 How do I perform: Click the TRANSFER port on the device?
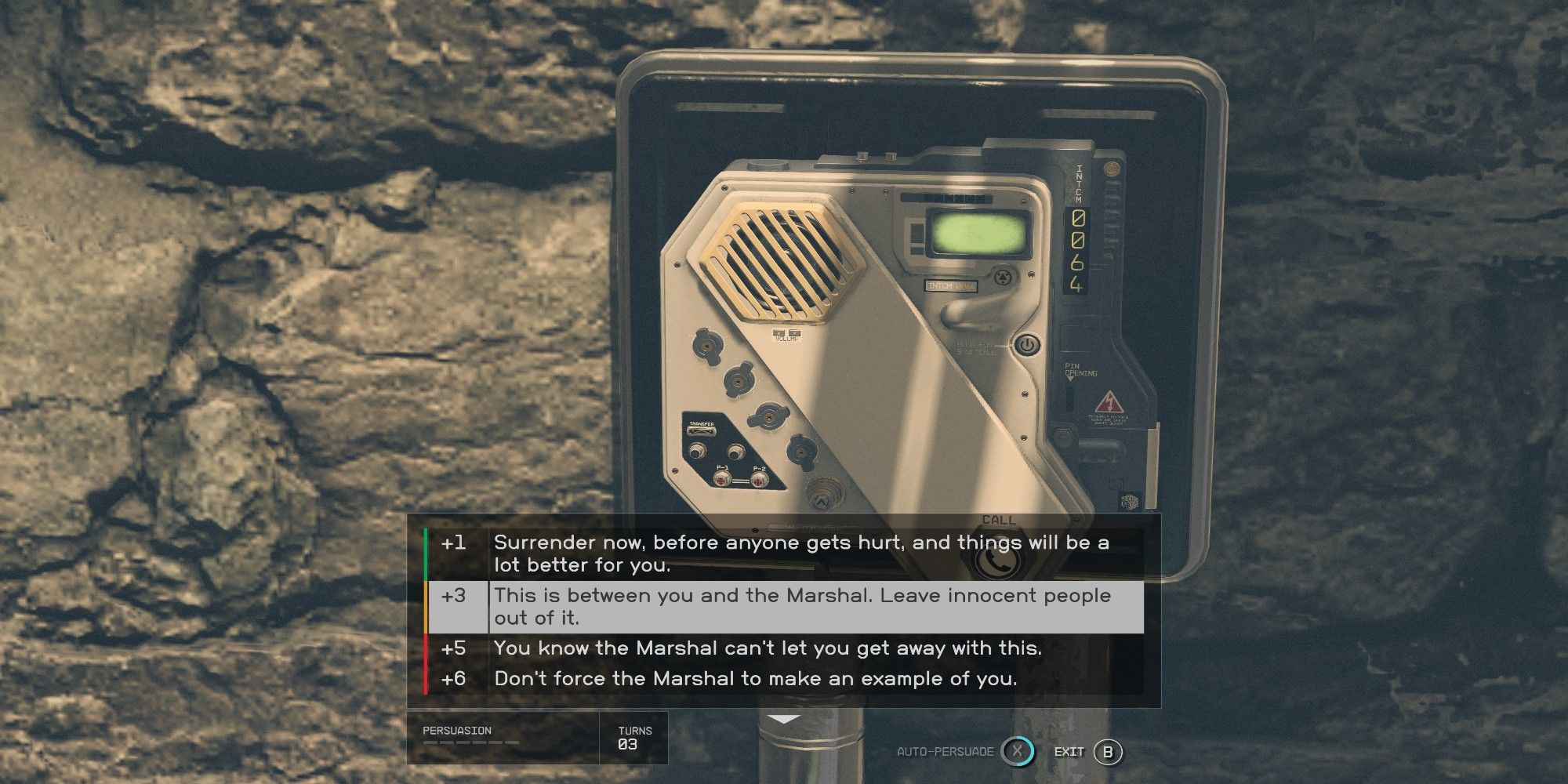(x=702, y=430)
